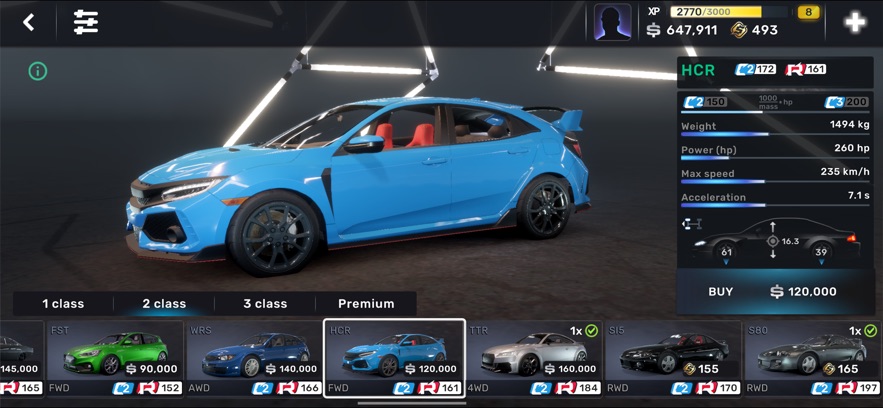This screenshot has height=408, width=883.
Task: Switch to the 2 class tab
Action: tap(164, 303)
